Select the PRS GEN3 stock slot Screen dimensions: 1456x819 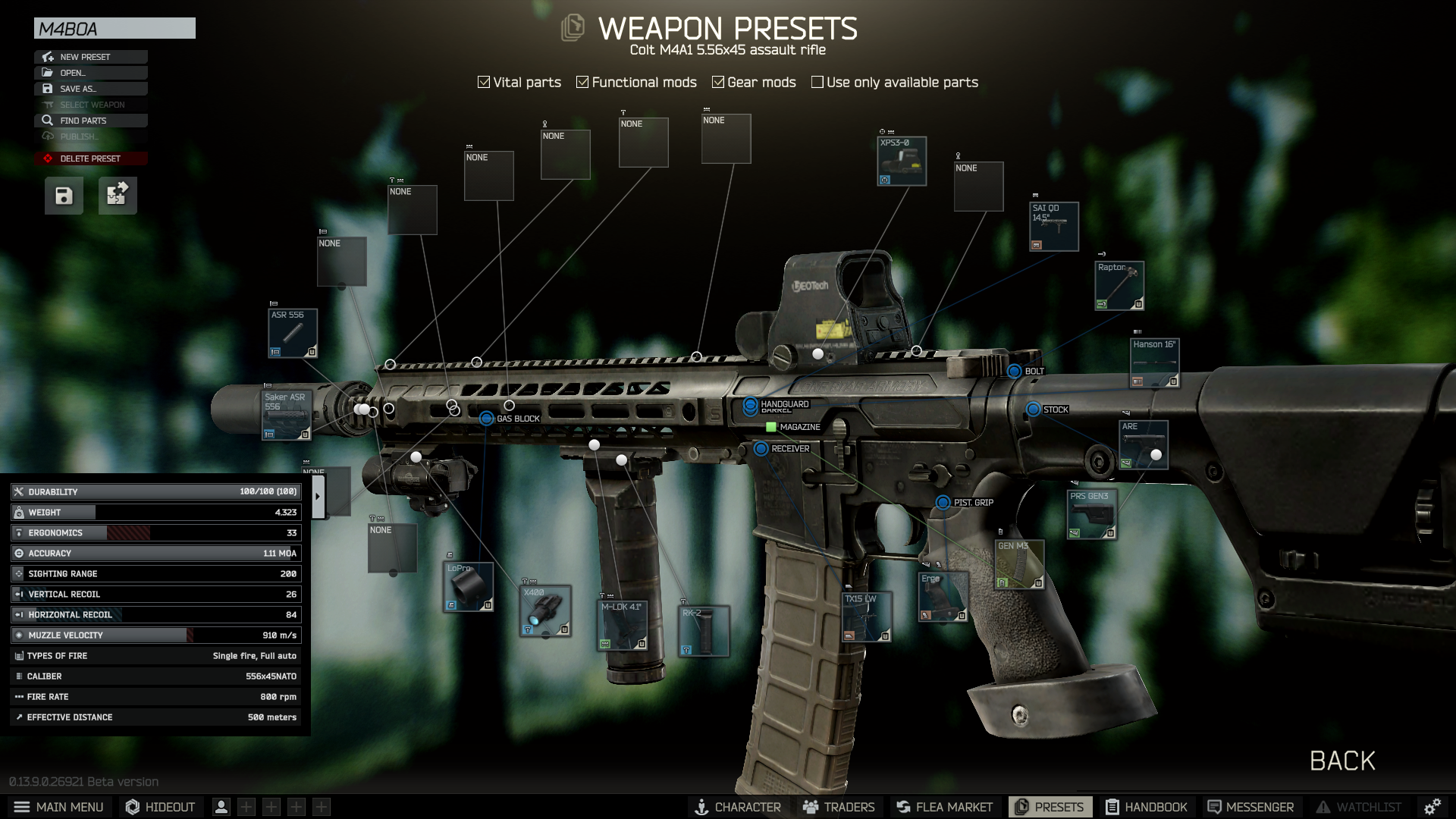pyautogui.click(x=1092, y=515)
